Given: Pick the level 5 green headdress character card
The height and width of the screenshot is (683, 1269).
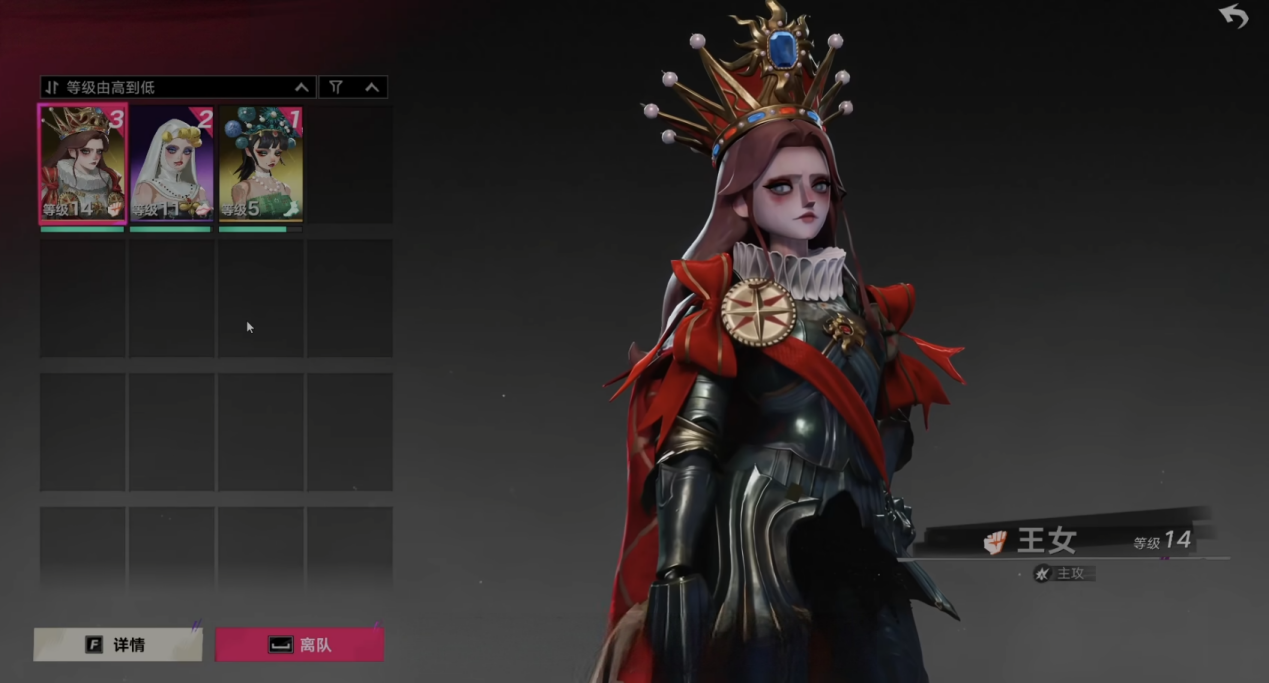Looking at the screenshot, I should click(x=260, y=163).
